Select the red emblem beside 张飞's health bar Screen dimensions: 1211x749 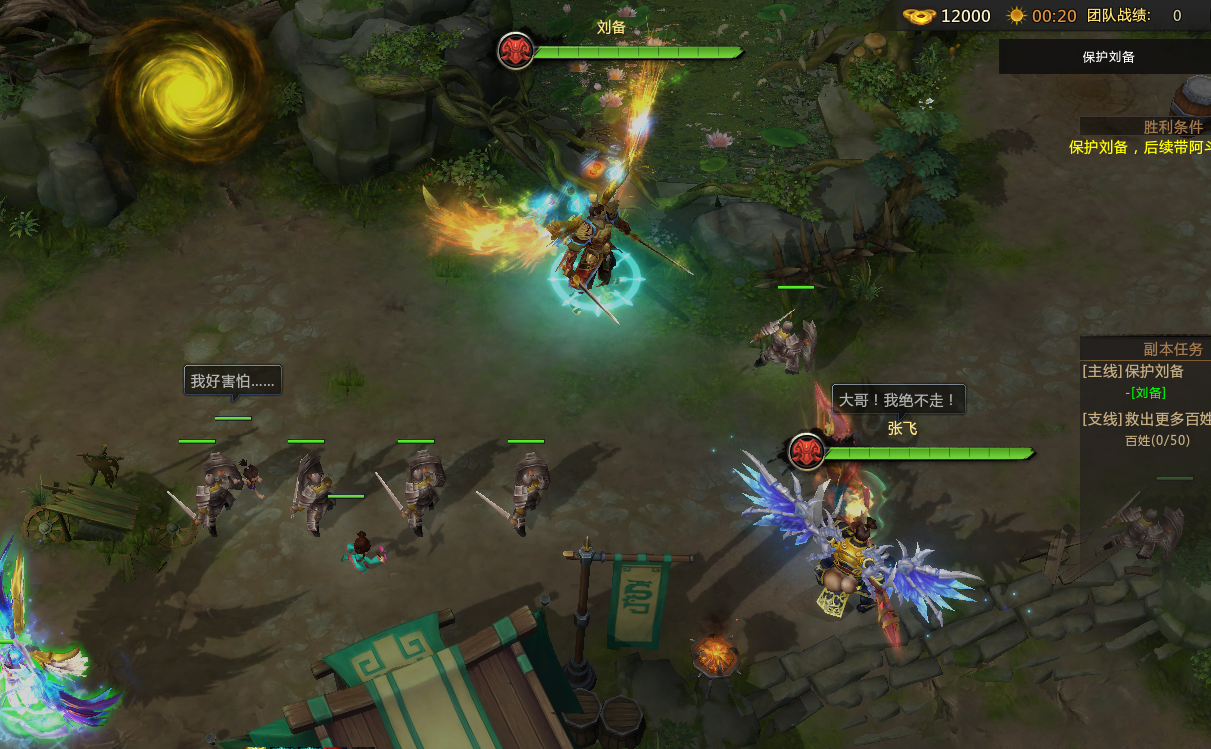(806, 452)
